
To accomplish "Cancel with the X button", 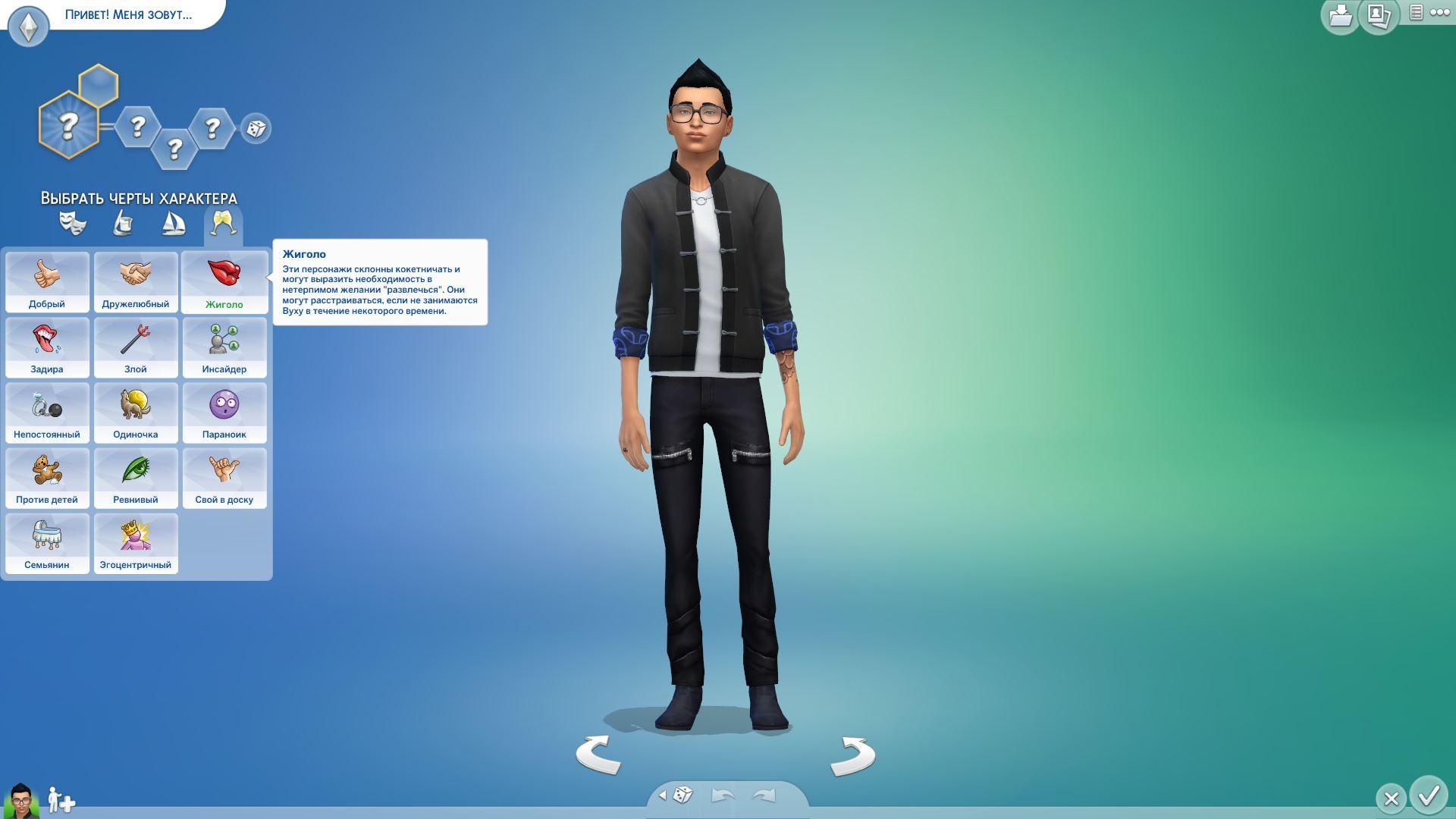I will coord(1391,799).
